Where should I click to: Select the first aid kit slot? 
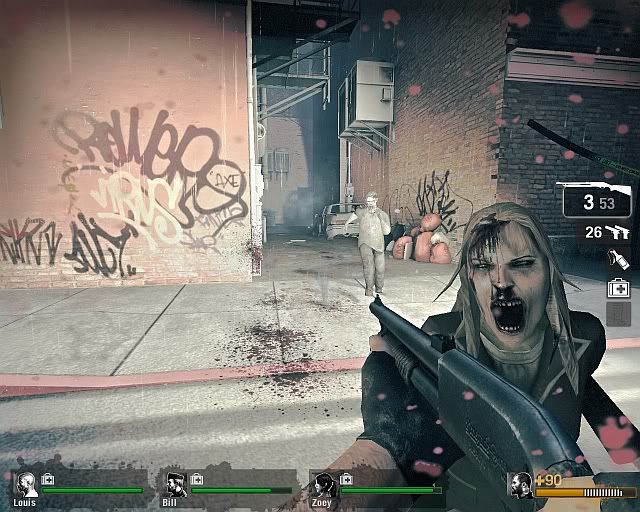619,287
